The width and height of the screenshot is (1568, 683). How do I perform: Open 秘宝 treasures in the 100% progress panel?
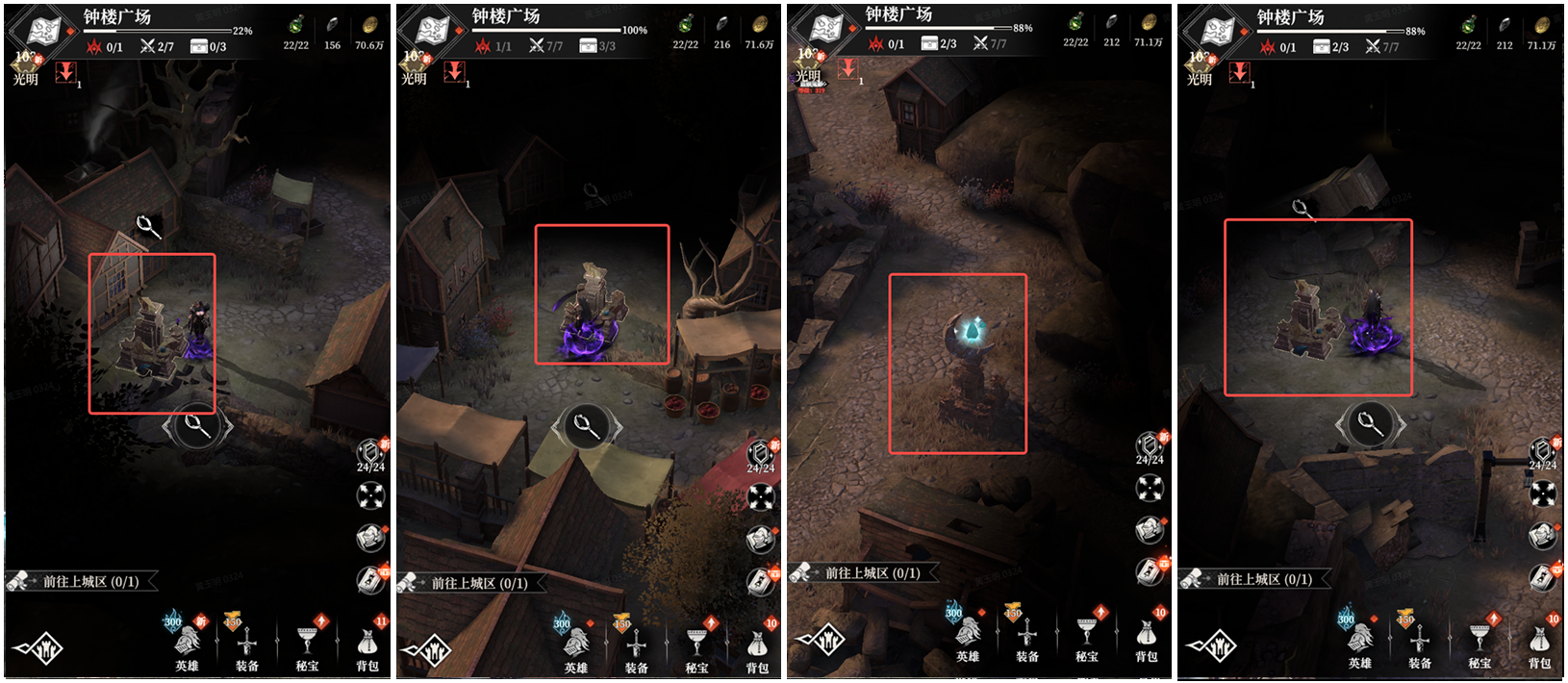tap(696, 645)
